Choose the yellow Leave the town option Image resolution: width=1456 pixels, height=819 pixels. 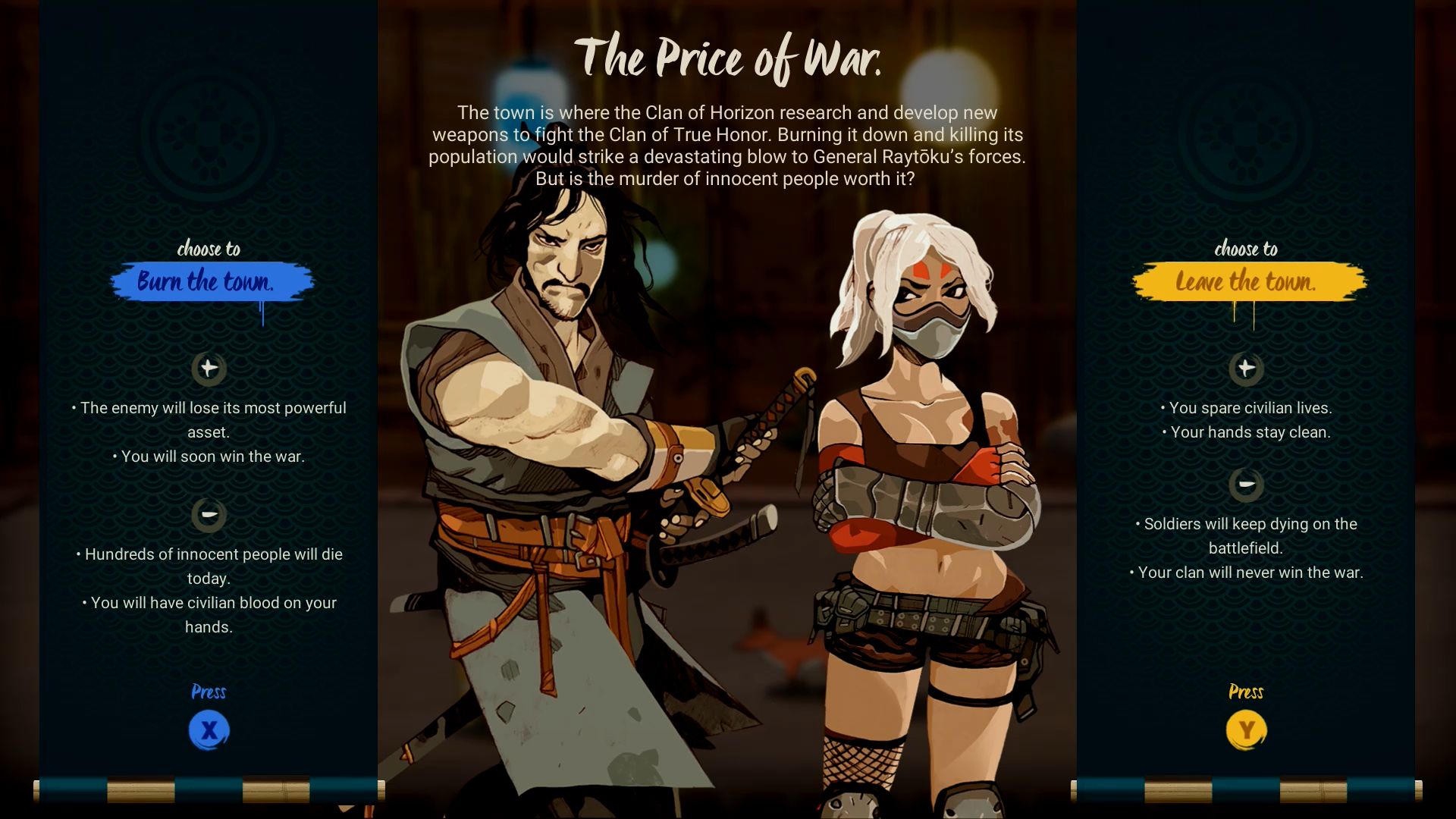1248,281
